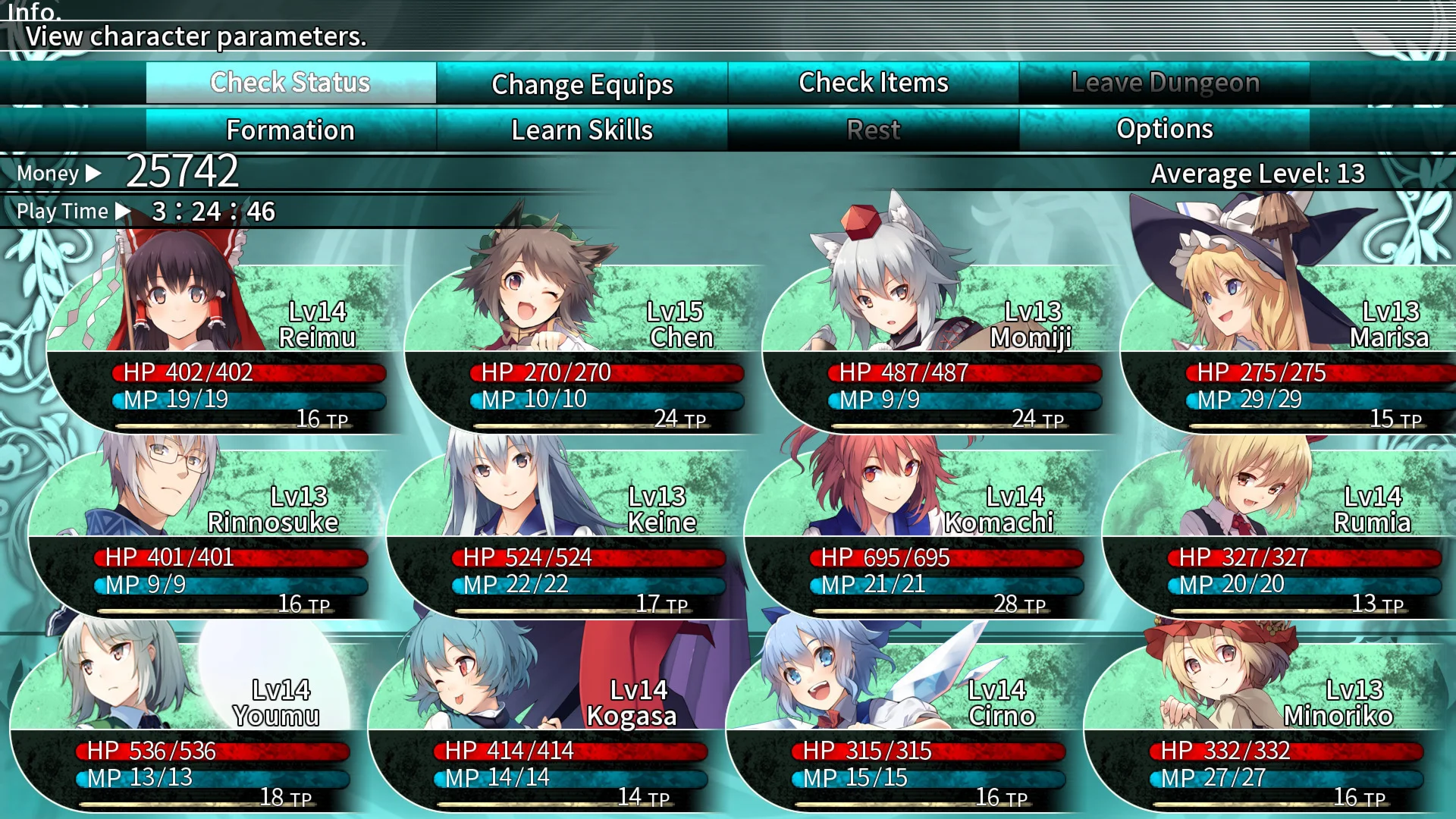This screenshot has height=819, width=1456.
Task: Select Change Equips option
Action: [x=582, y=84]
